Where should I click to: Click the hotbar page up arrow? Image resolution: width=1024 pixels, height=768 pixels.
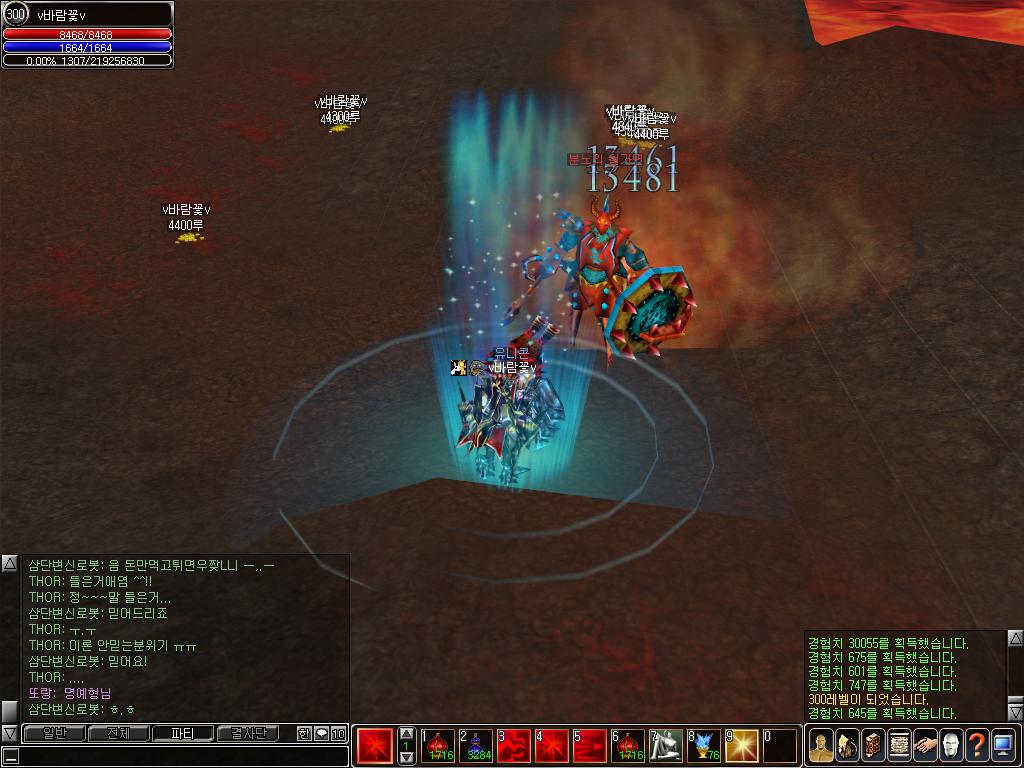point(406,733)
